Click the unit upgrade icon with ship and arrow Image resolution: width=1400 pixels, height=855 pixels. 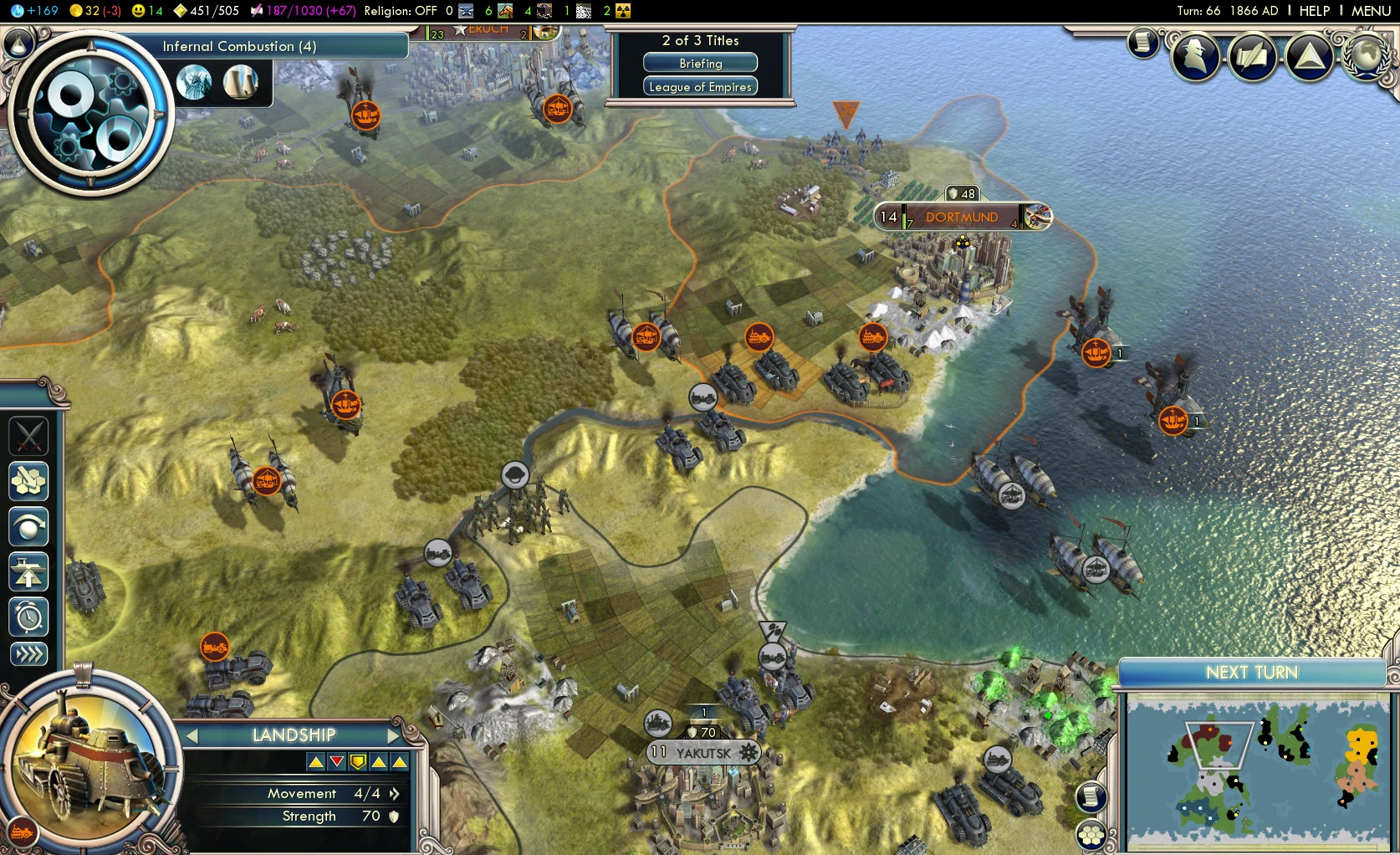29,571
